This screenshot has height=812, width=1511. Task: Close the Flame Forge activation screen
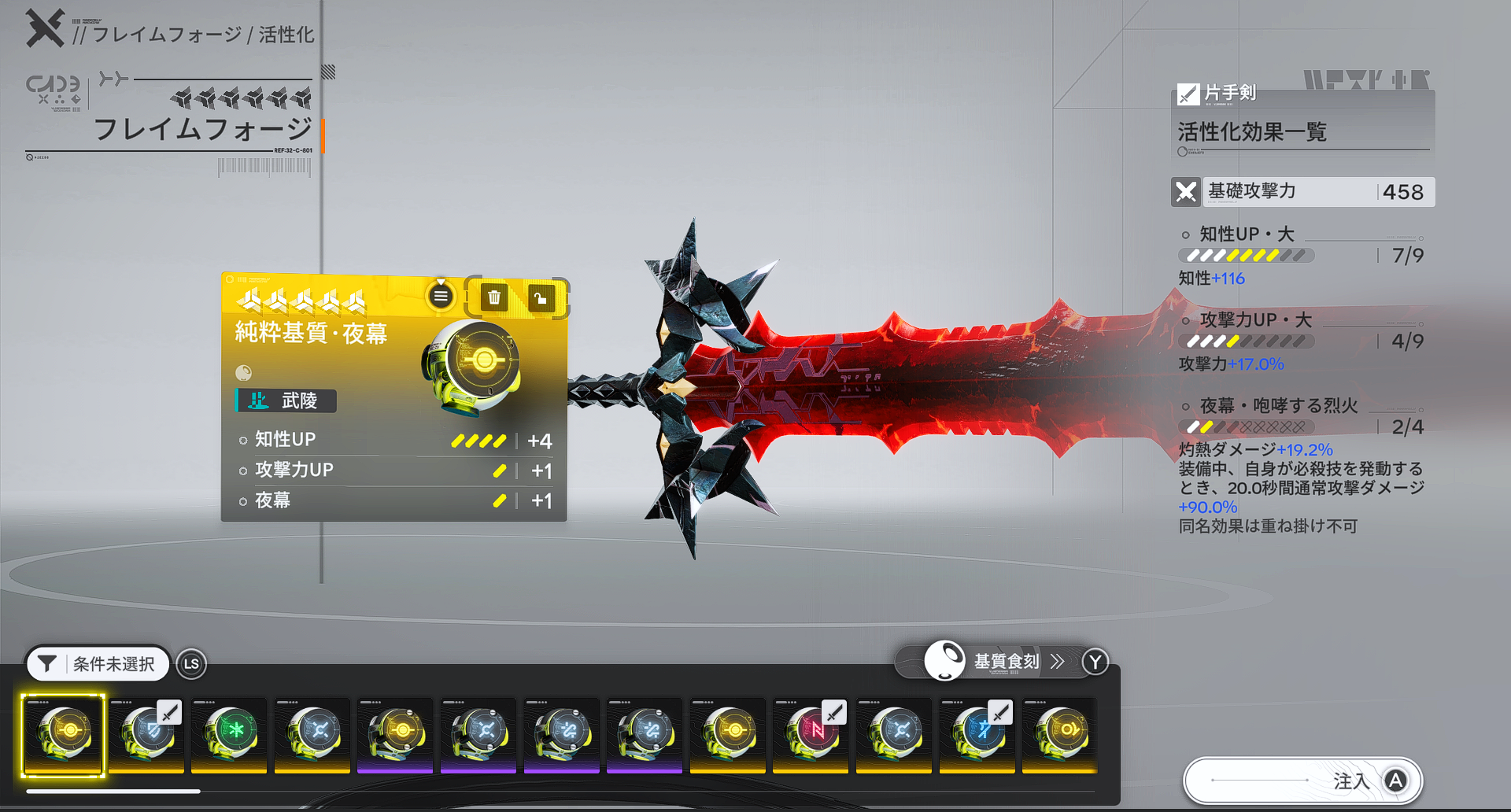[45, 28]
